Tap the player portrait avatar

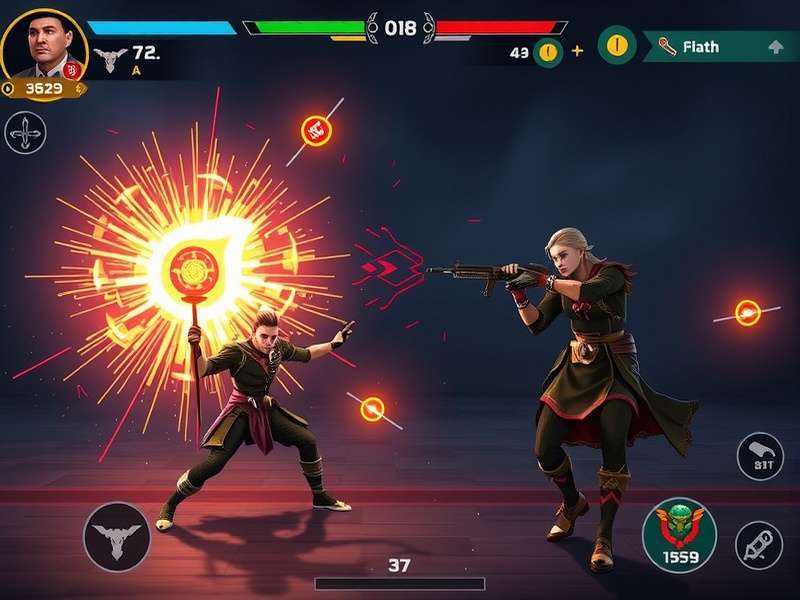tap(42, 42)
